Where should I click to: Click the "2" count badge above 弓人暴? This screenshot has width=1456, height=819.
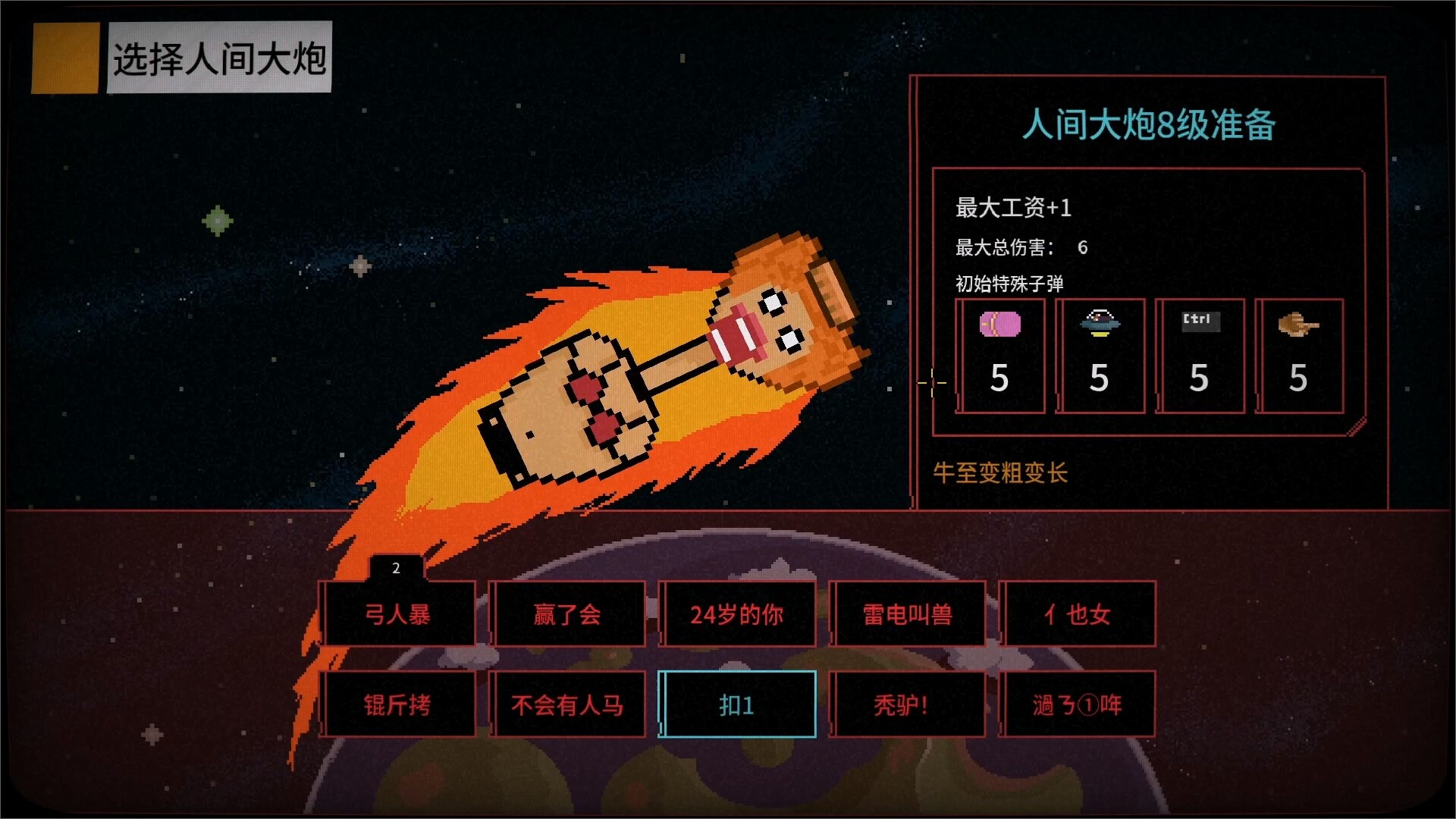coord(395,569)
